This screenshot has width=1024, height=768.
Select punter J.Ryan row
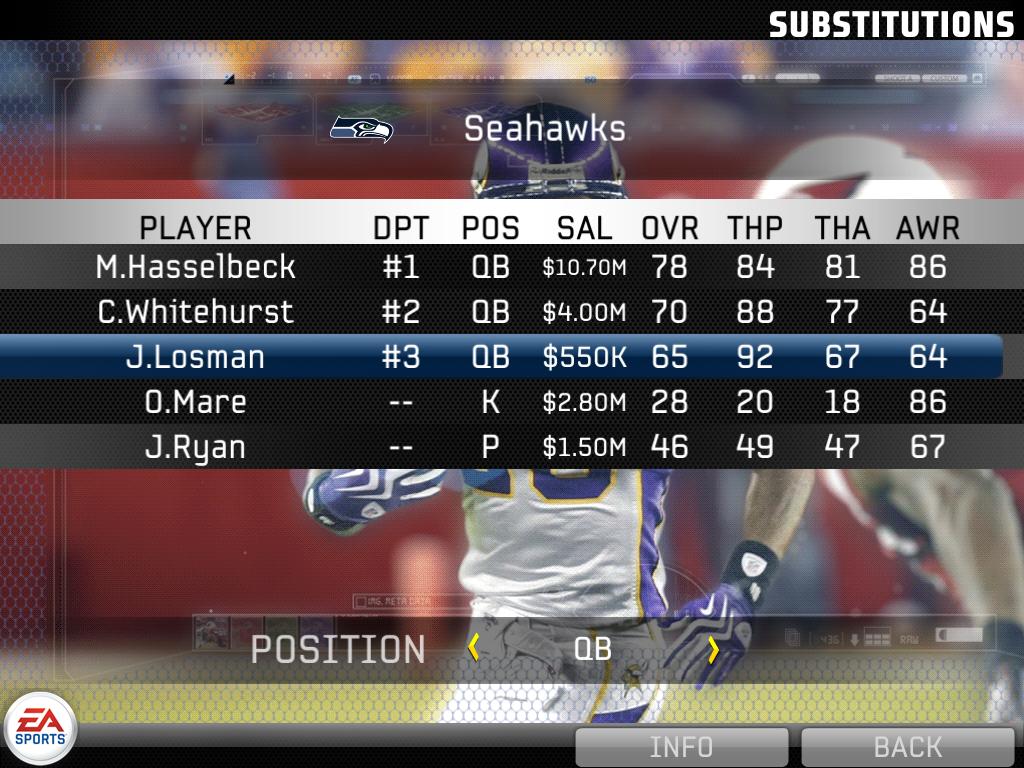(x=500, y=446)
